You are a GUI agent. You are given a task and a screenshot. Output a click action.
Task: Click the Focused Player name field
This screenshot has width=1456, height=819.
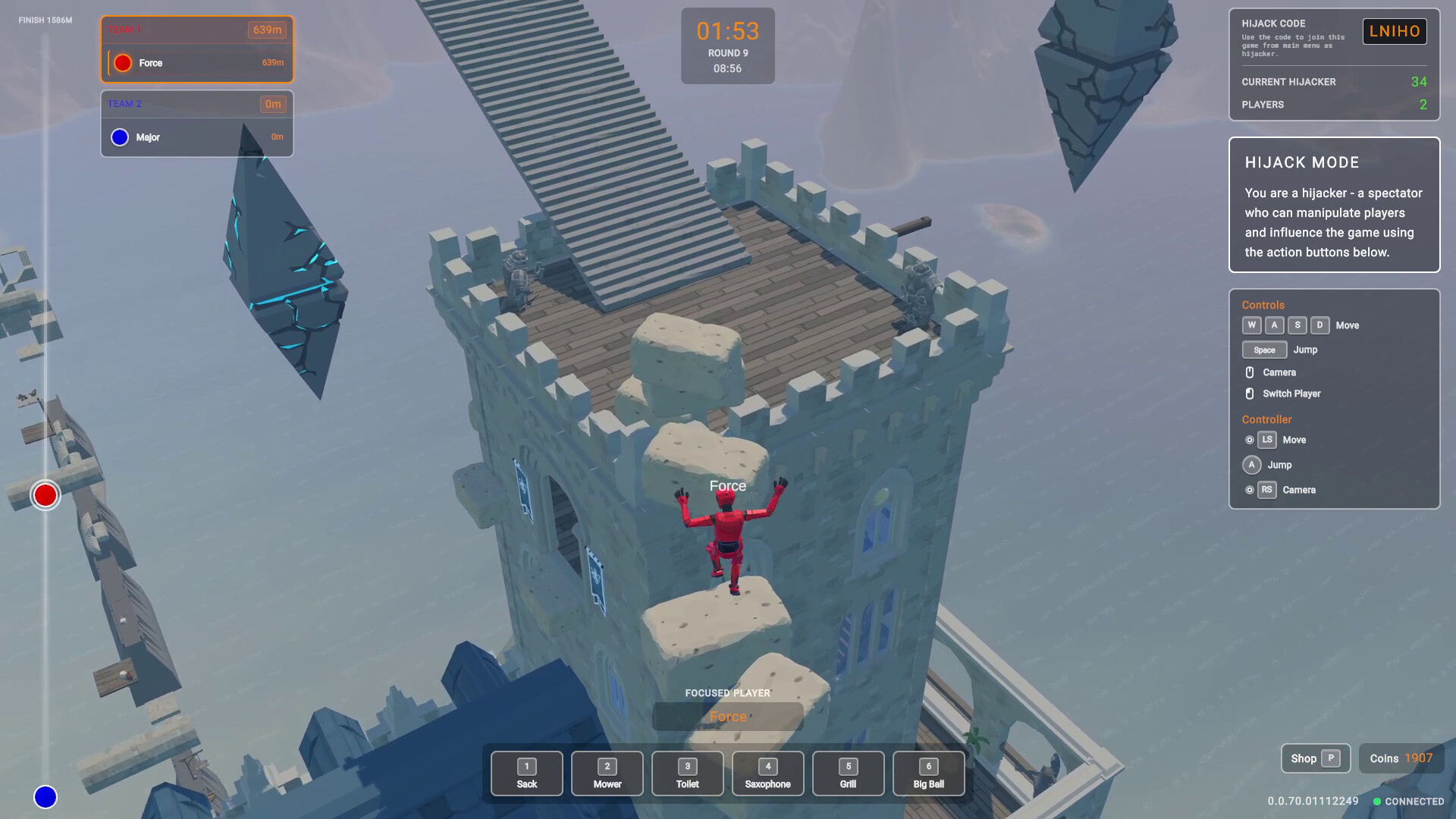[727, 717]
